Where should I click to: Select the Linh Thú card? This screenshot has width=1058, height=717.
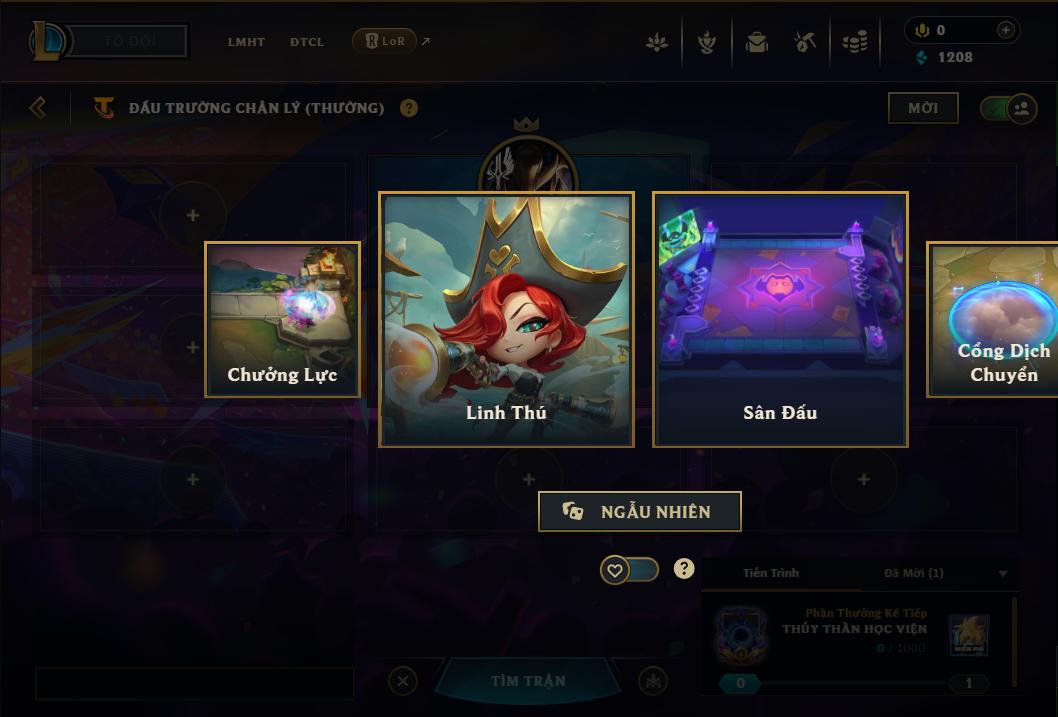point(506,319)
